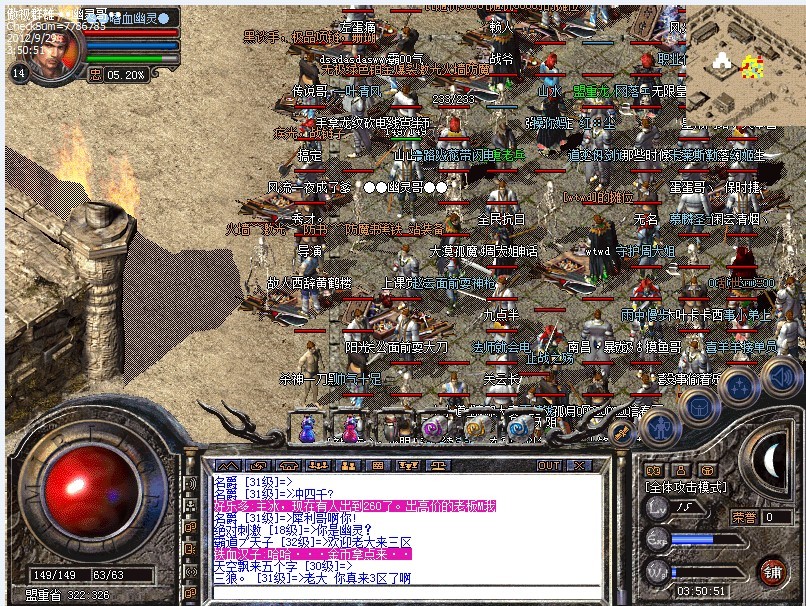The image size is (806, 606).
Task: Select the pink potion belt slot
Action: click(x=351, y=427)
